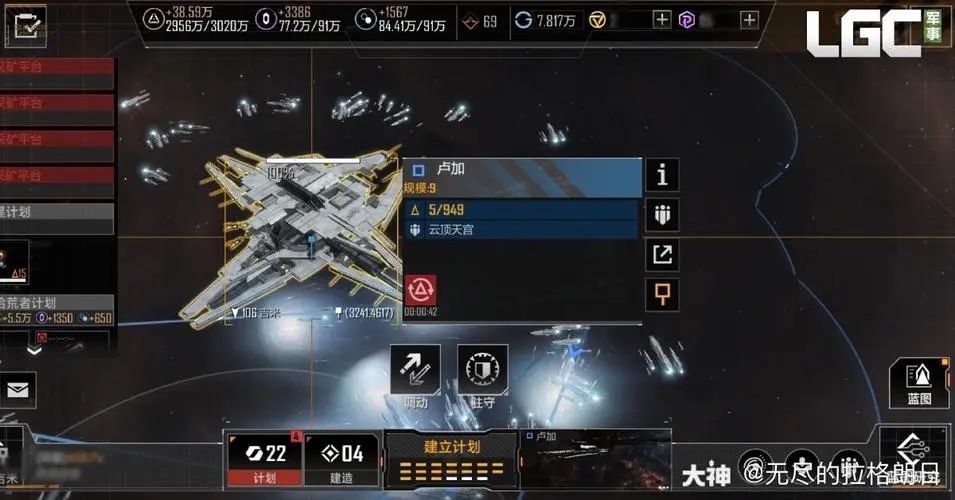The height and width of the screenshot is (500, 955).
Task: Open the fleet formation shield icon
Action: point(662,214)
